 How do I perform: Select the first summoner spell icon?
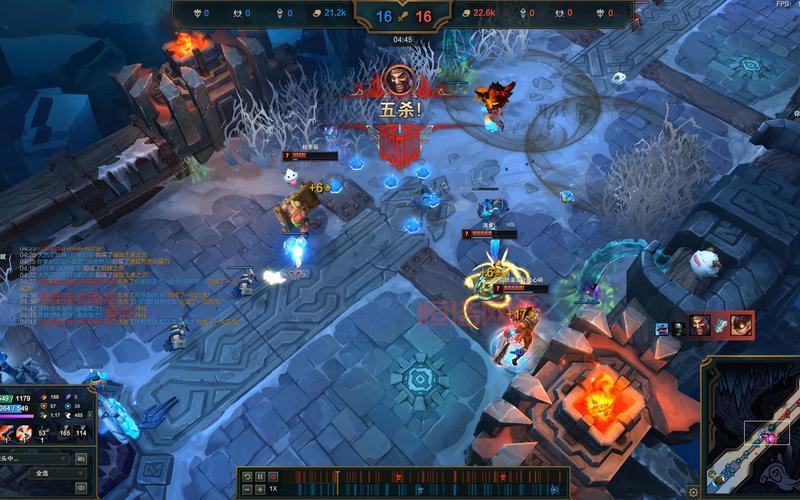click(x=7, y=432)
